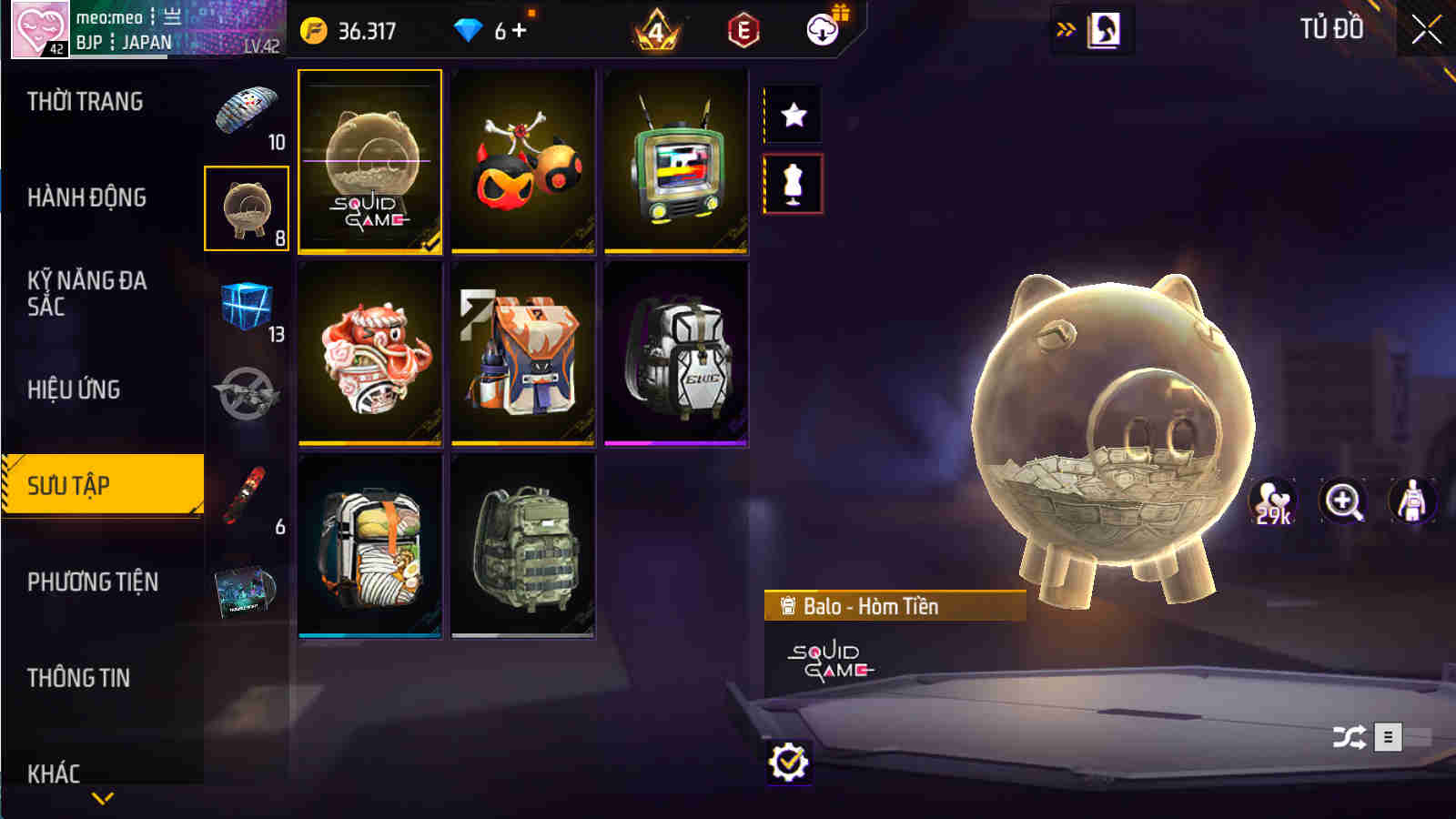Open the blue cube crate category icon
This screenshot has height=819, width=1456.
click(246, 305)
